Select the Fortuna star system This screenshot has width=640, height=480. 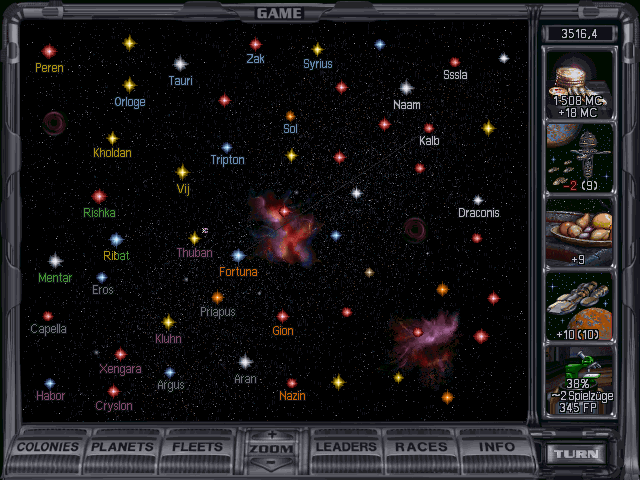click(238, 256)
